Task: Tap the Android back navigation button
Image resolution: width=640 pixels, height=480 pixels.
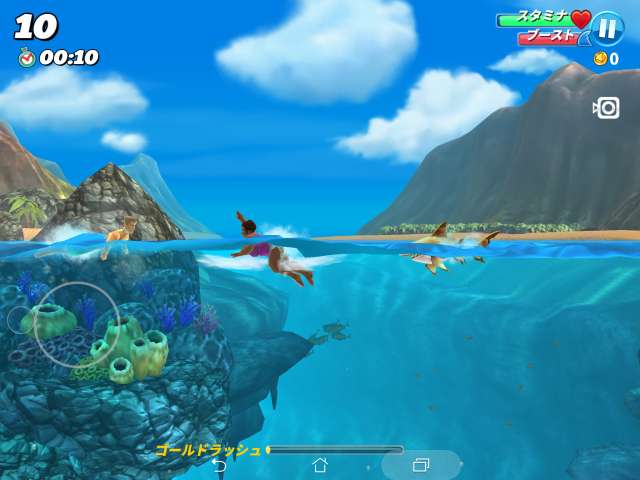Action: (219, 465)
